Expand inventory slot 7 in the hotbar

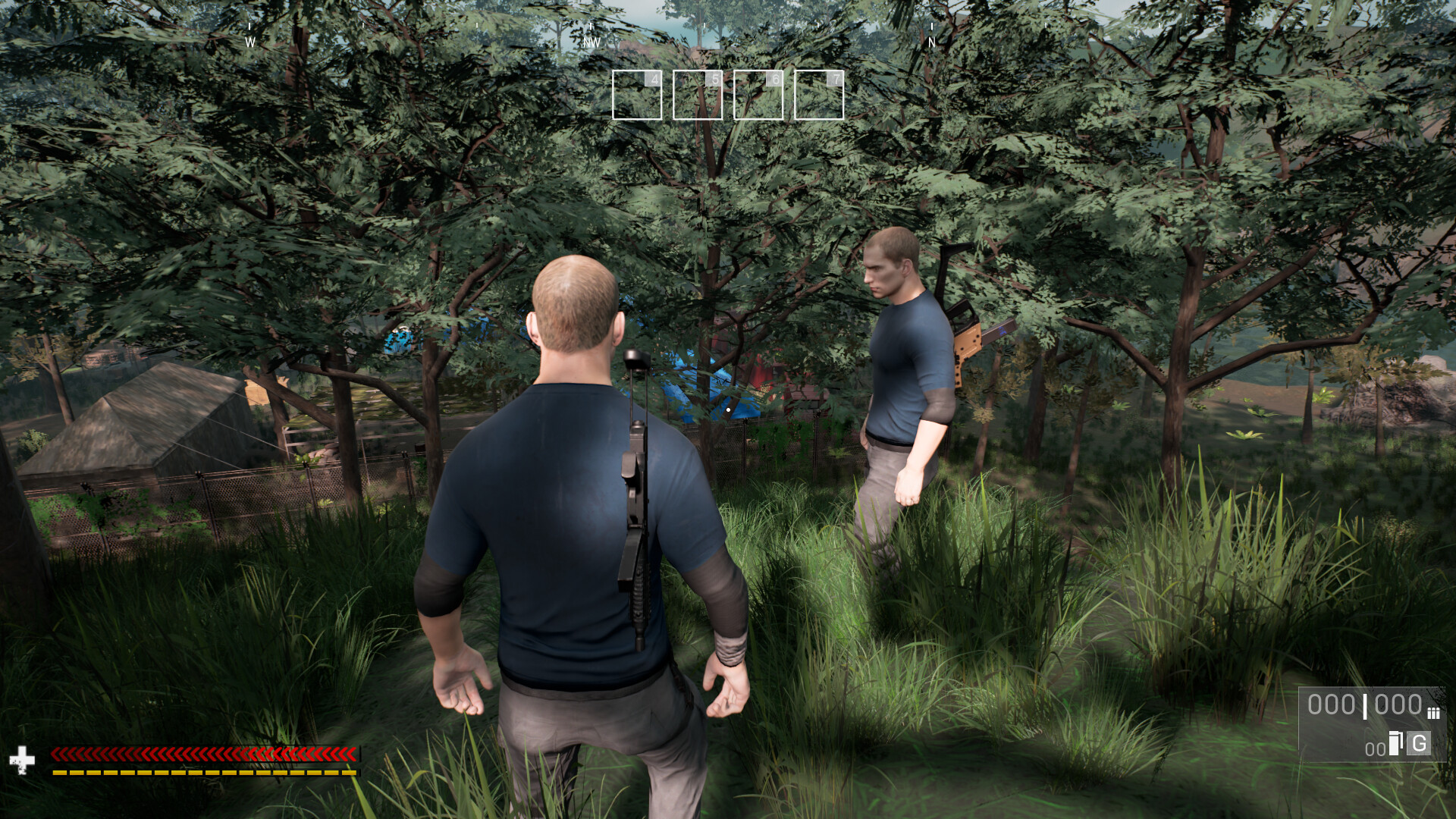[819, 94]
